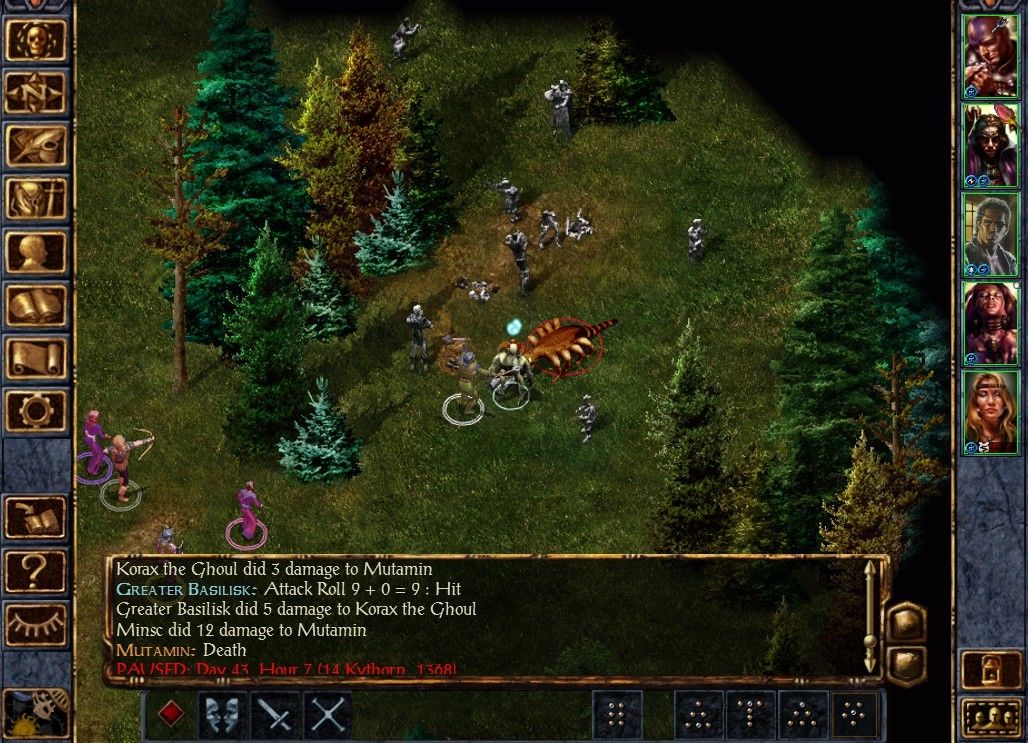
Task: Open the inventory screen button
Action: point(36,199)
